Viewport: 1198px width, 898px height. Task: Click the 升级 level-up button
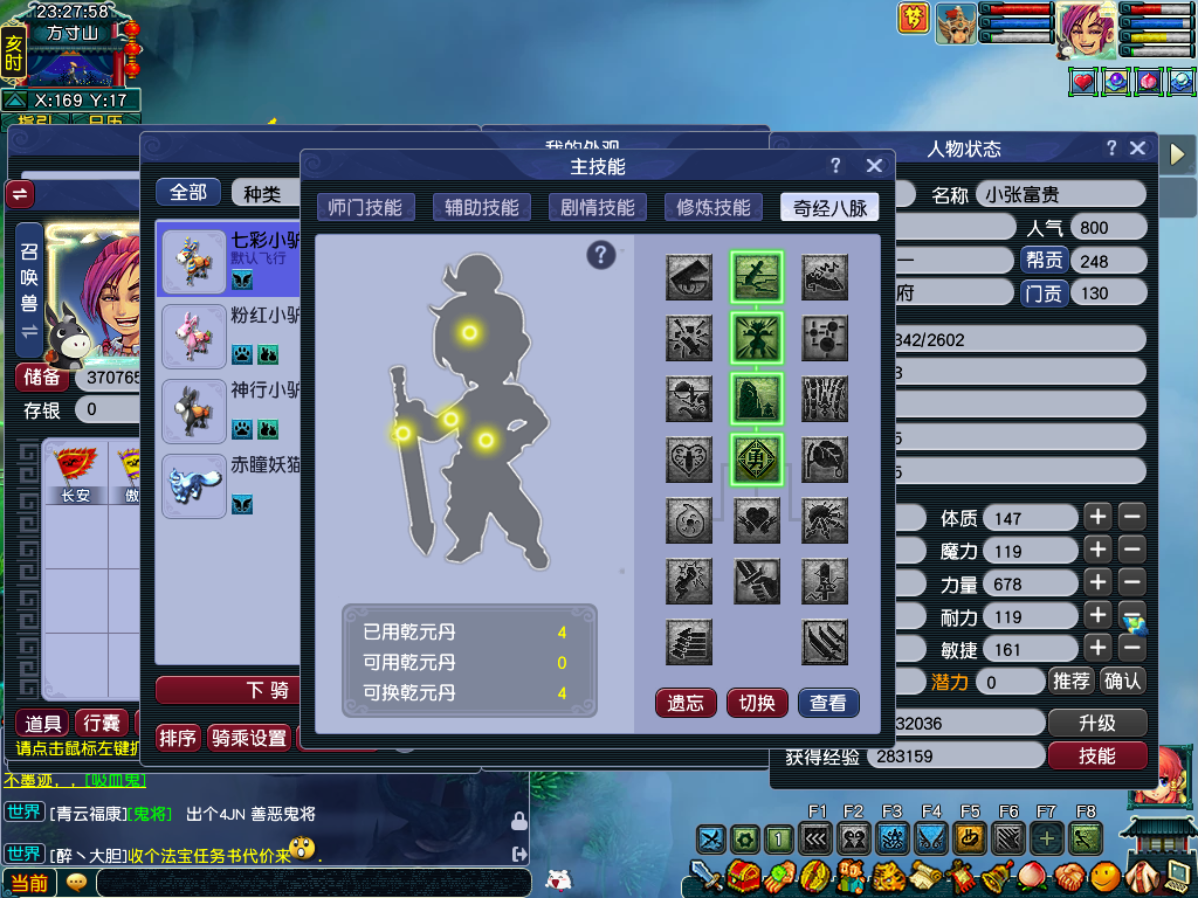[1097, 723]
